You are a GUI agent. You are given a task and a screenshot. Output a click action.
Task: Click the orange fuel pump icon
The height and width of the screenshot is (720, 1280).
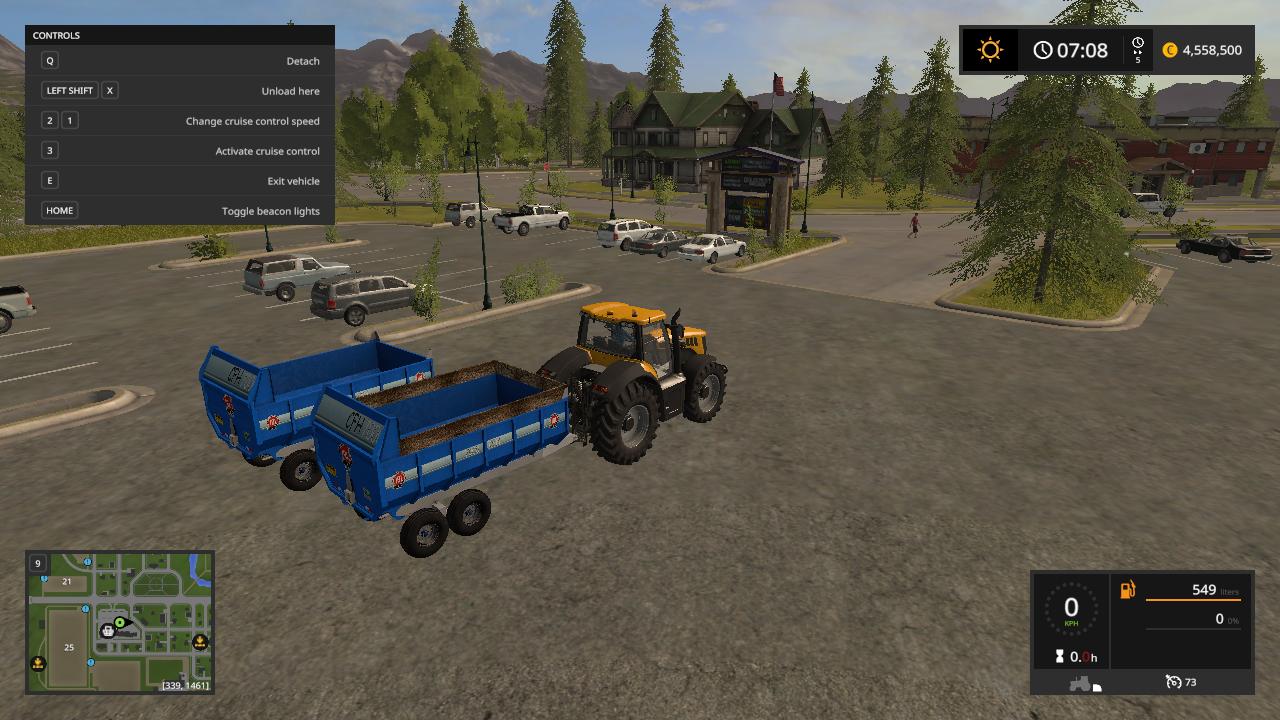1128,590
